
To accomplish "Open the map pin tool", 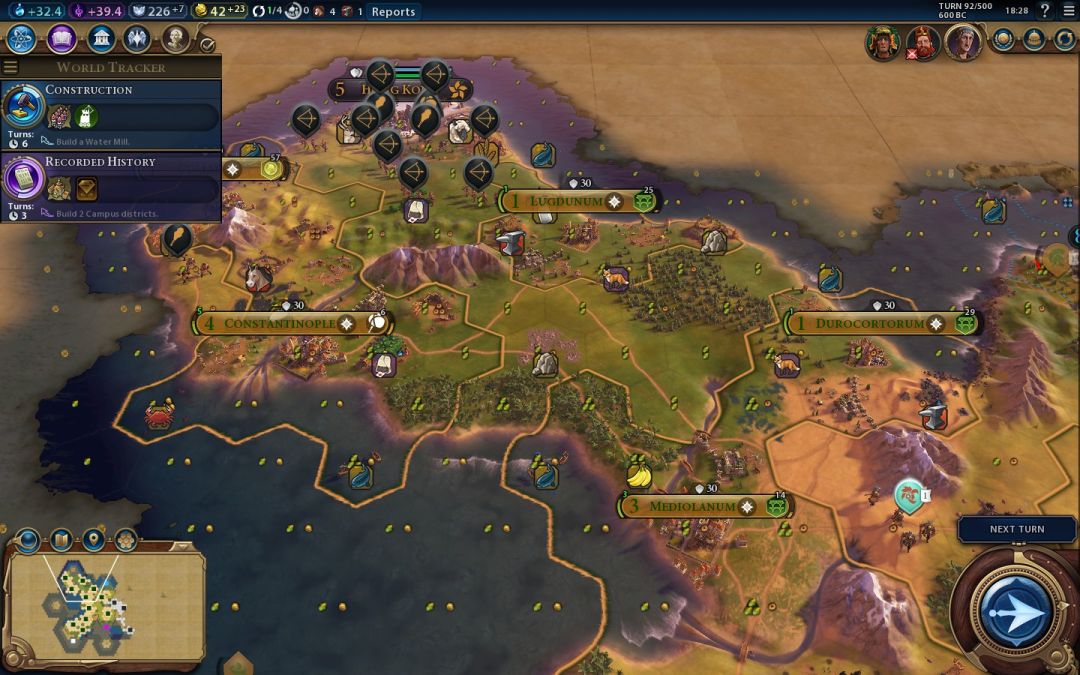I will point(94,541).
